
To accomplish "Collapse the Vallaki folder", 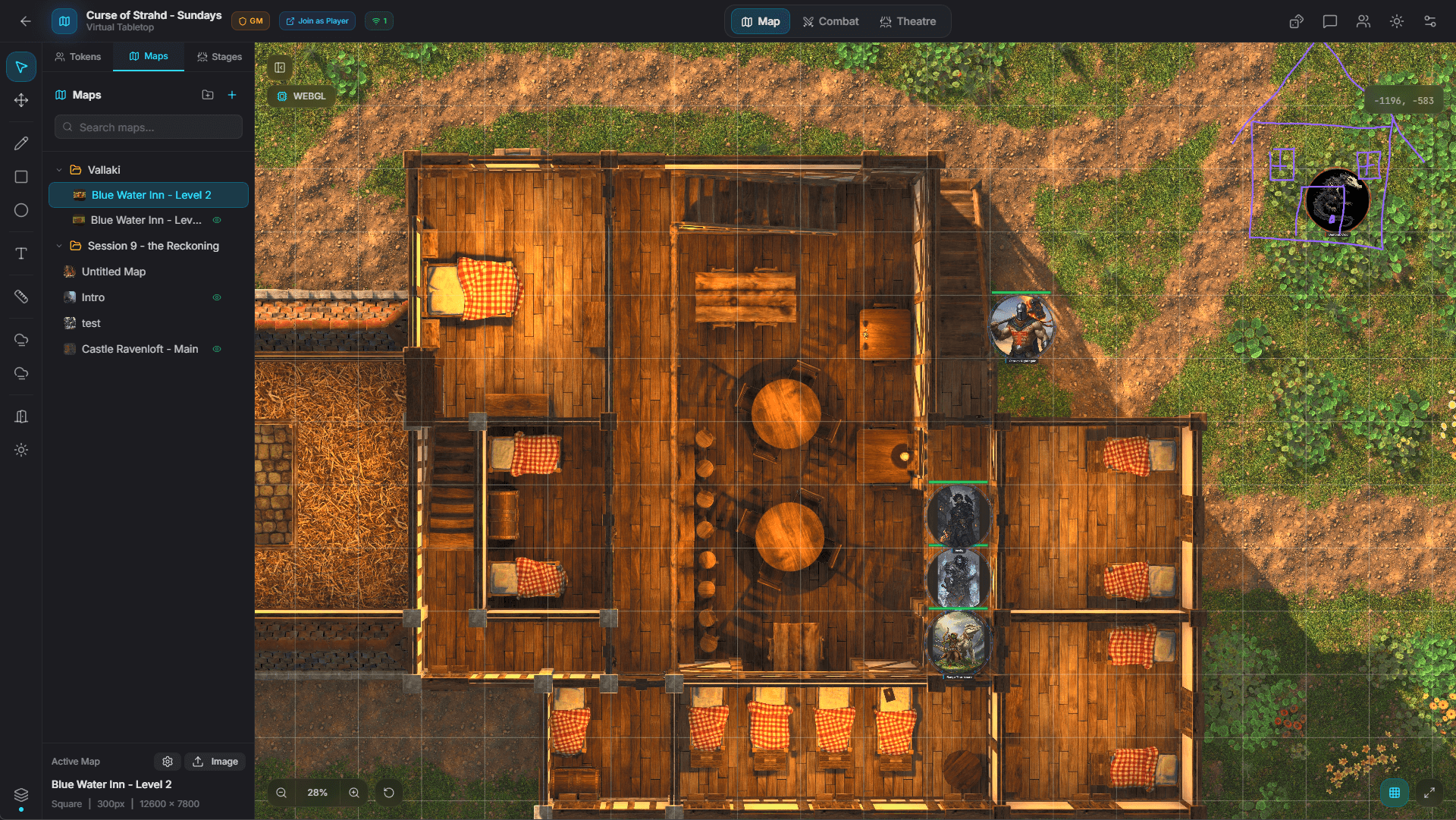I will (59, 169).
